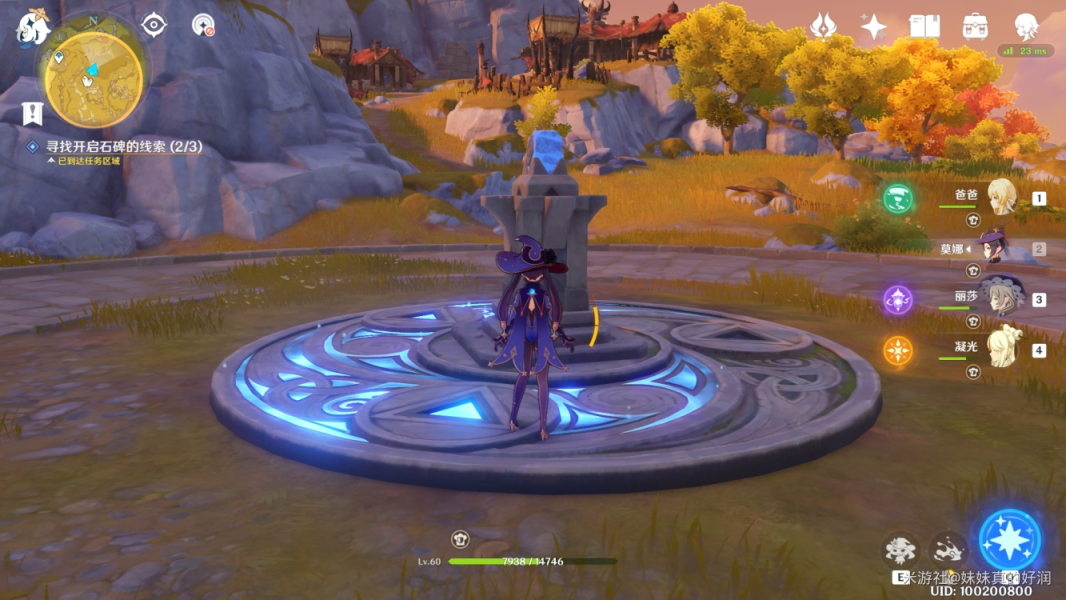The width and height of the screenshot is (1066, 600).
Task: Open the Adventurer Handbook book icon
Action: click(x=924, y=26)
